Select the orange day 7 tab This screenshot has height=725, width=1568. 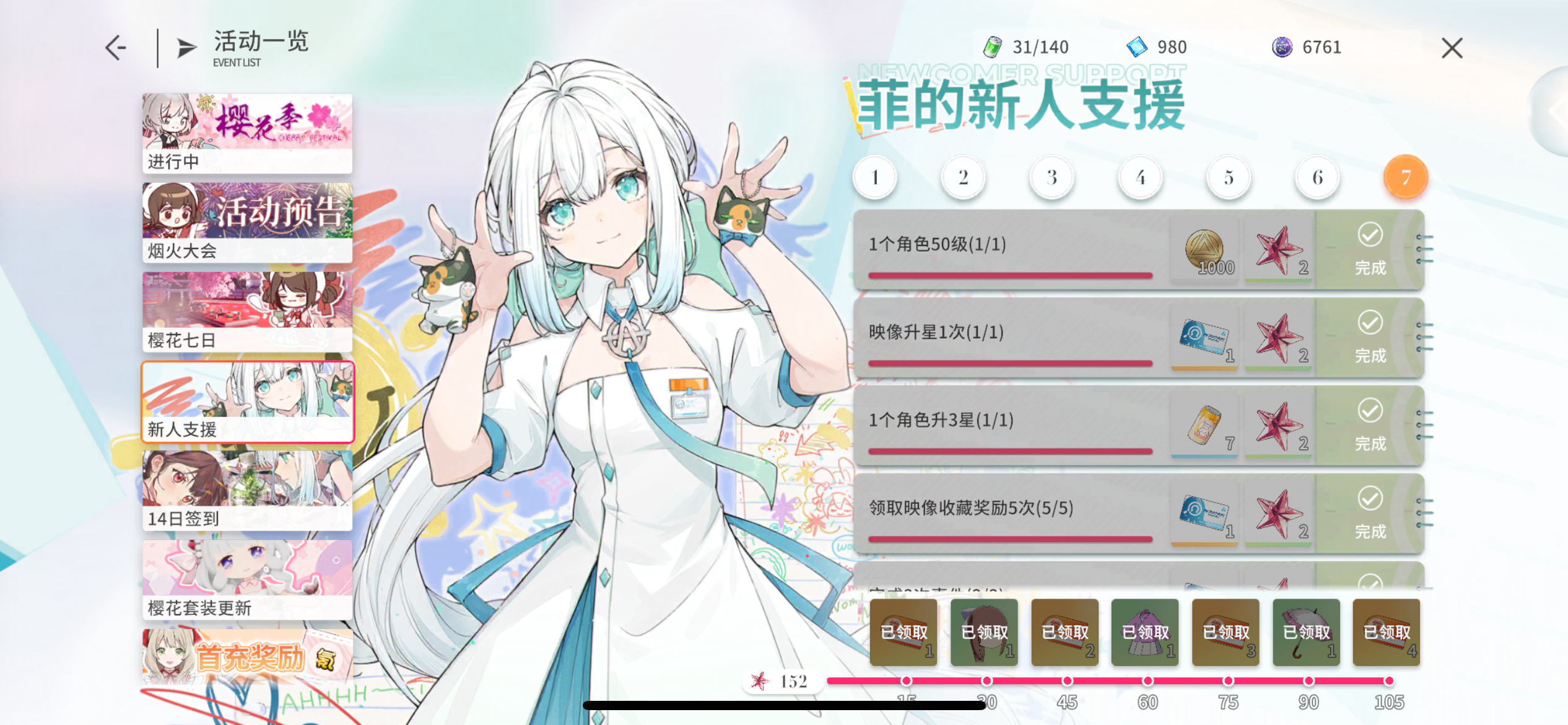(1406, 177)
